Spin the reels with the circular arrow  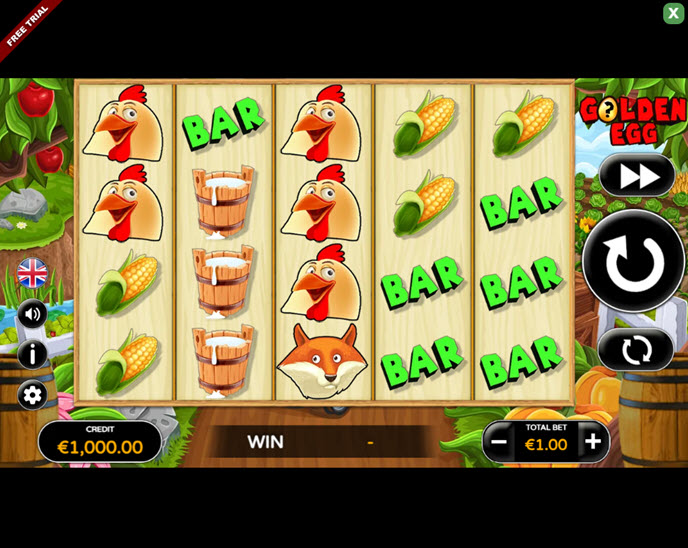634,262
